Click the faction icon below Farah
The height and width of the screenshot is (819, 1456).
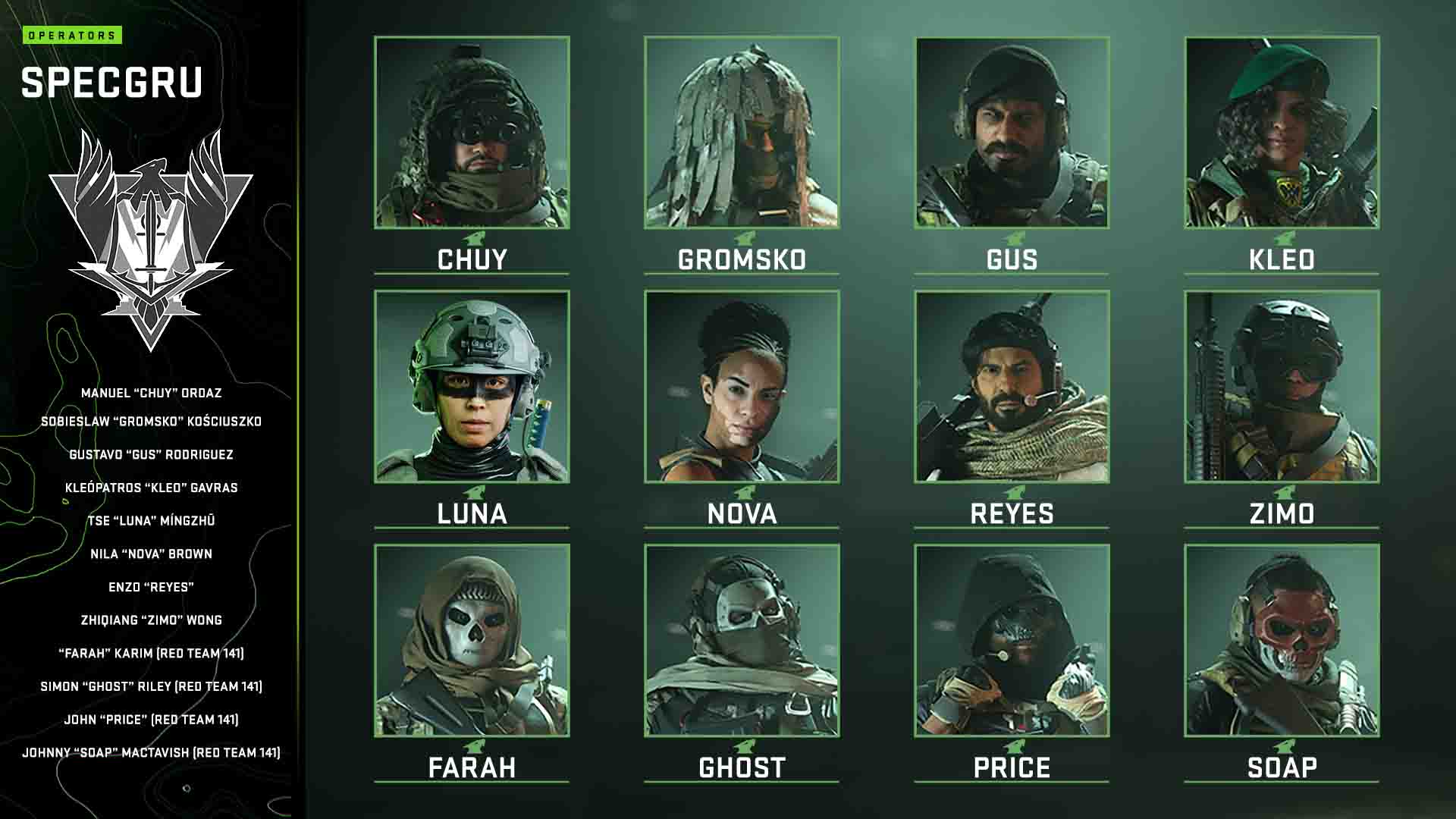pos(472,746)
